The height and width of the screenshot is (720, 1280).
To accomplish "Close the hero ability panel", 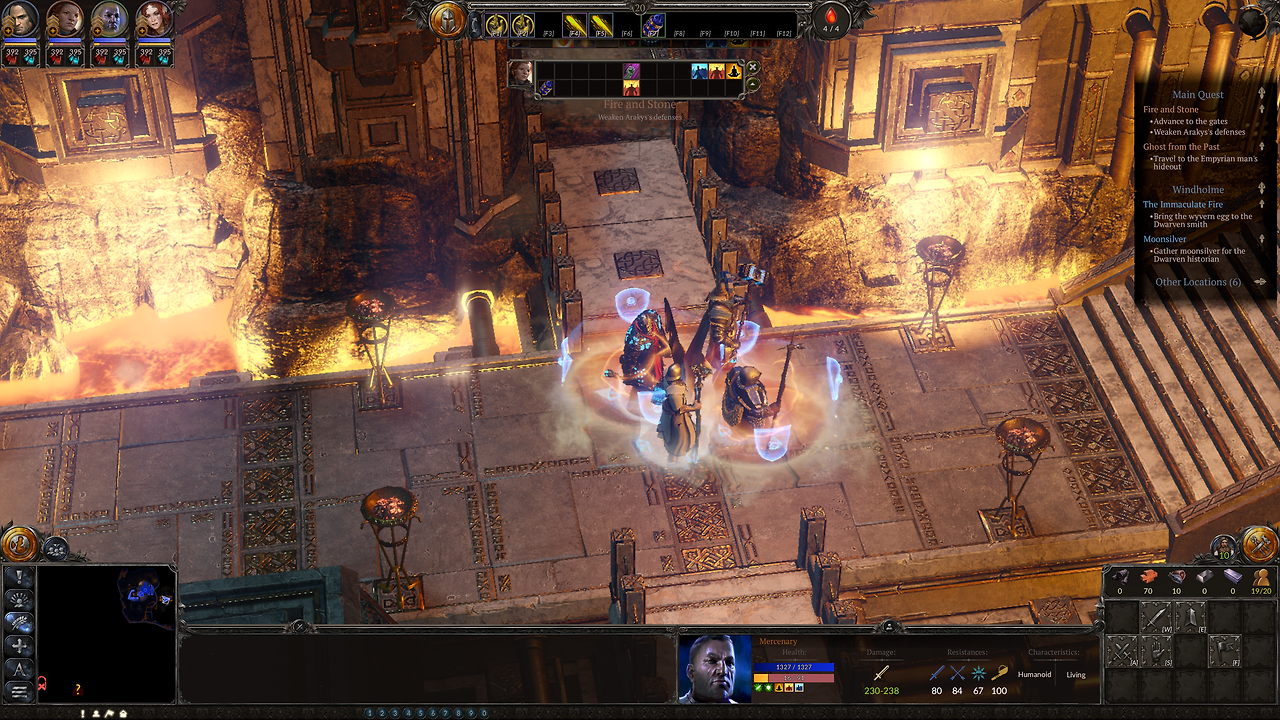I will point(753,67).
